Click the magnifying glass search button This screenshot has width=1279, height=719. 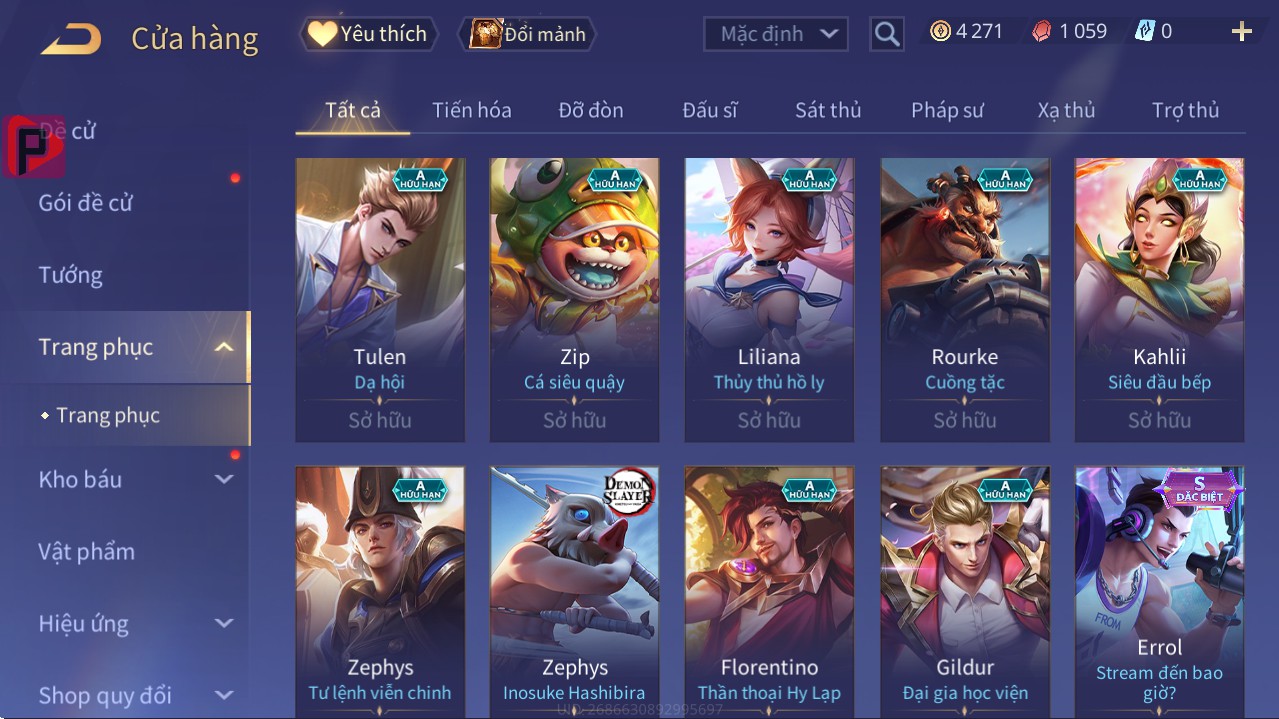pos(887,34)
